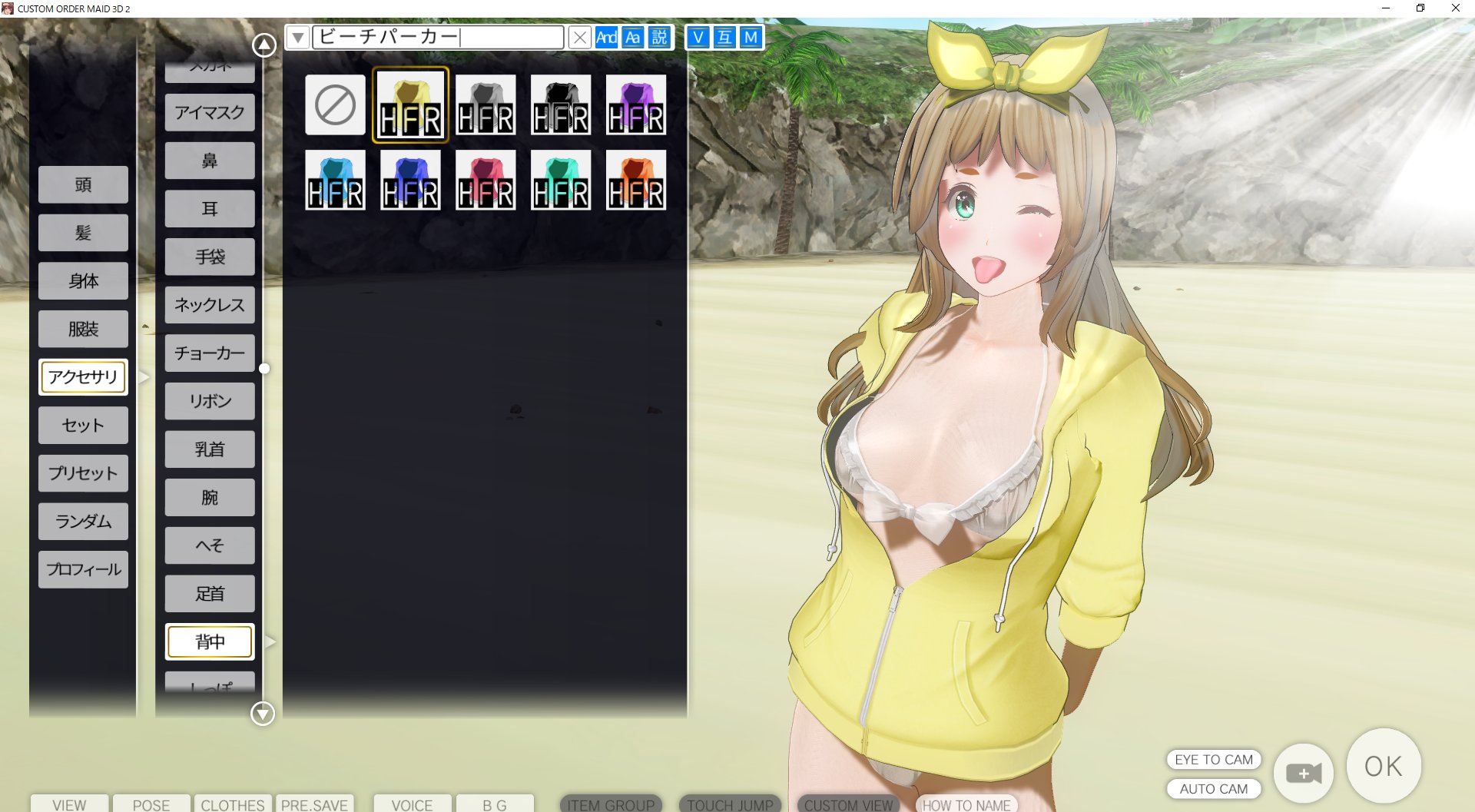Click the down arrow below the category list

coord(262,714)
